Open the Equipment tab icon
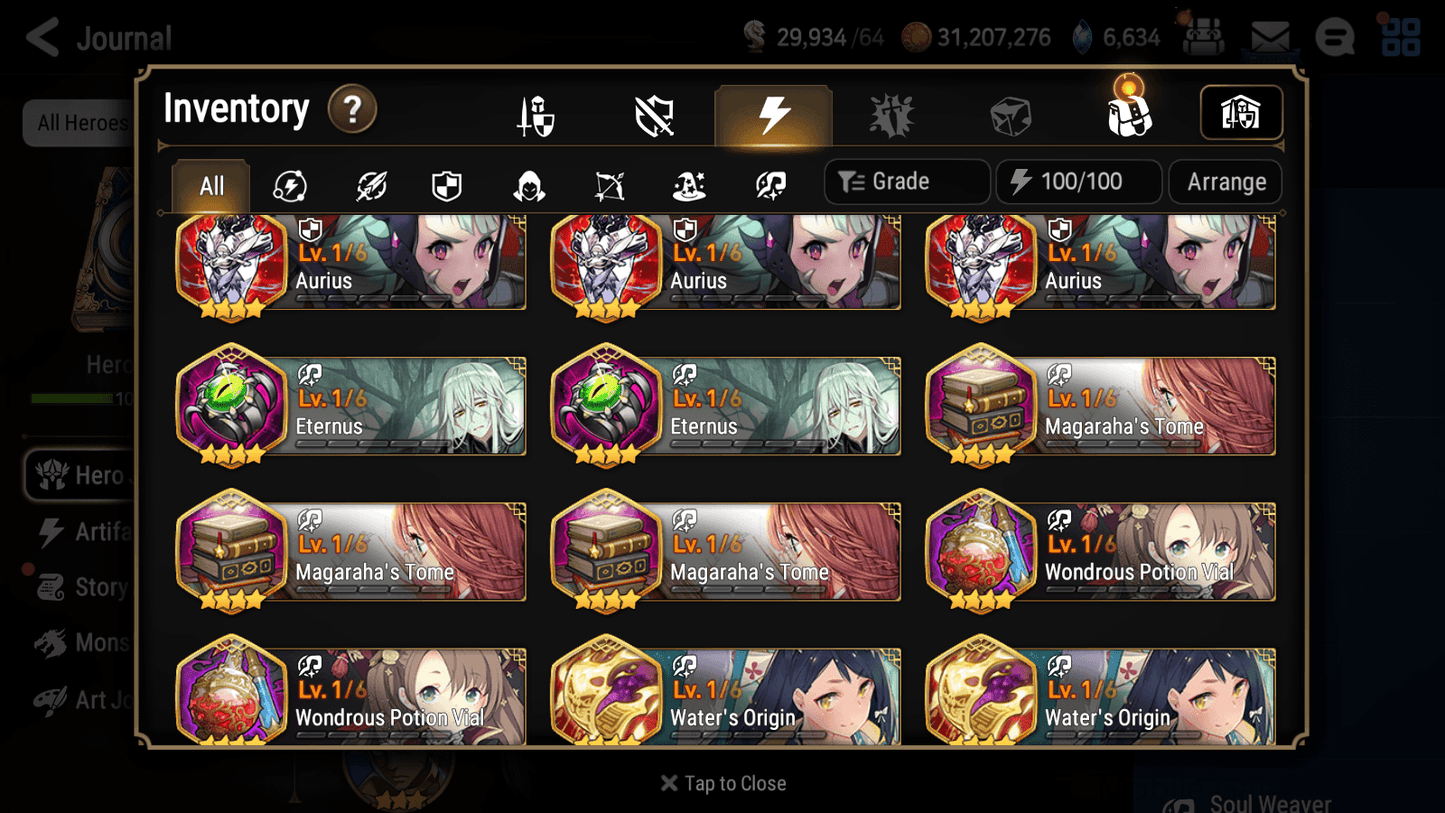Screen dimensions: 1445x813 pyautogui.click(x=535, y=115)
